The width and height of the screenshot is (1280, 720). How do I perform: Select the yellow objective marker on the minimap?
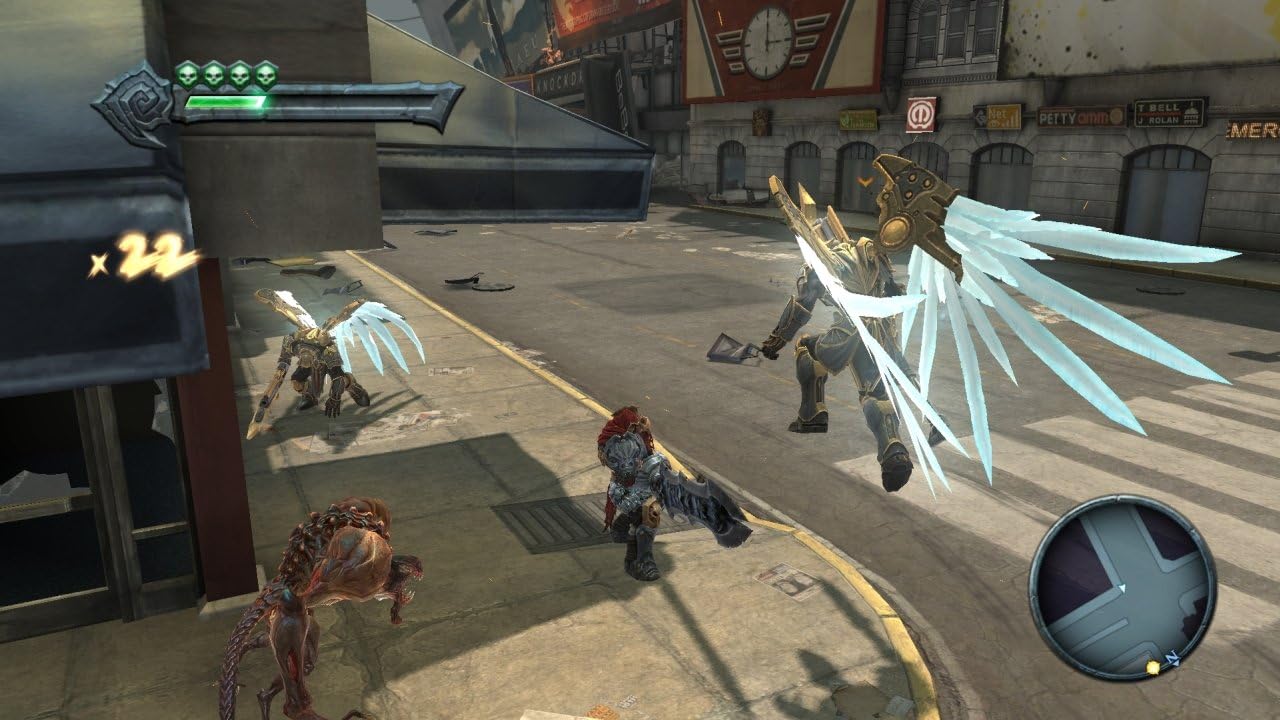(1153, 666)
